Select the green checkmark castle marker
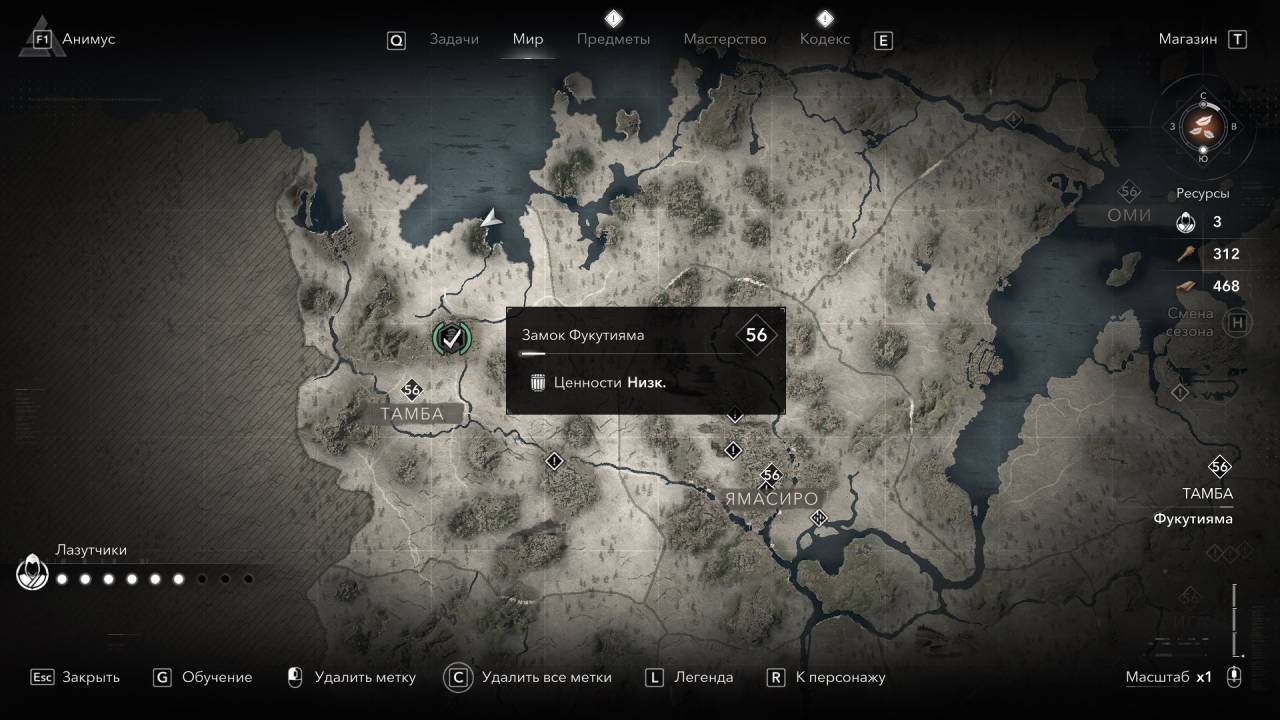This screenshot has height=720, width=1280. 452,338
